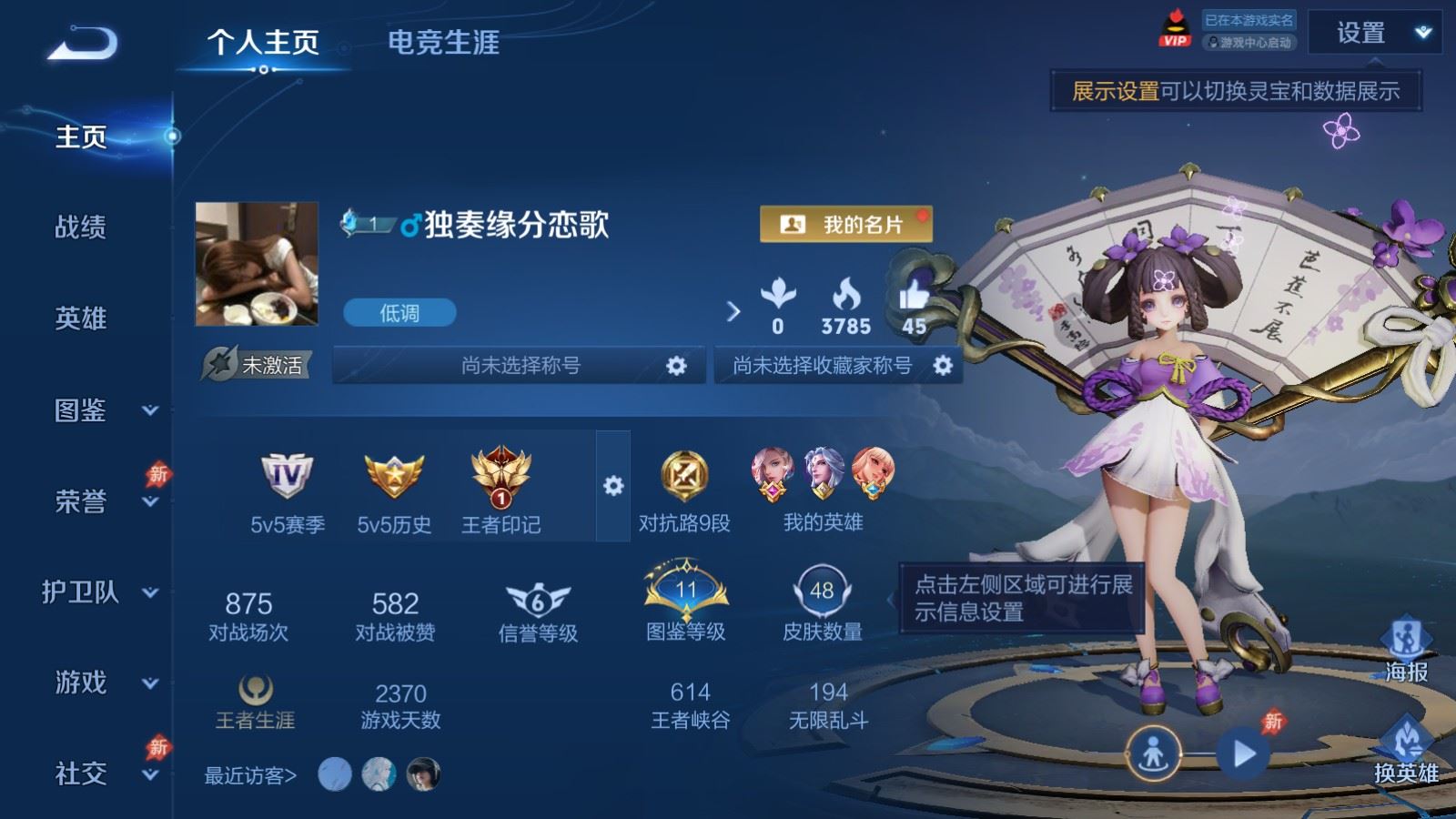Expand the 社交 sidebar entry
Viewport: 1456px width, 819px height.
click(x=100, y=773)
